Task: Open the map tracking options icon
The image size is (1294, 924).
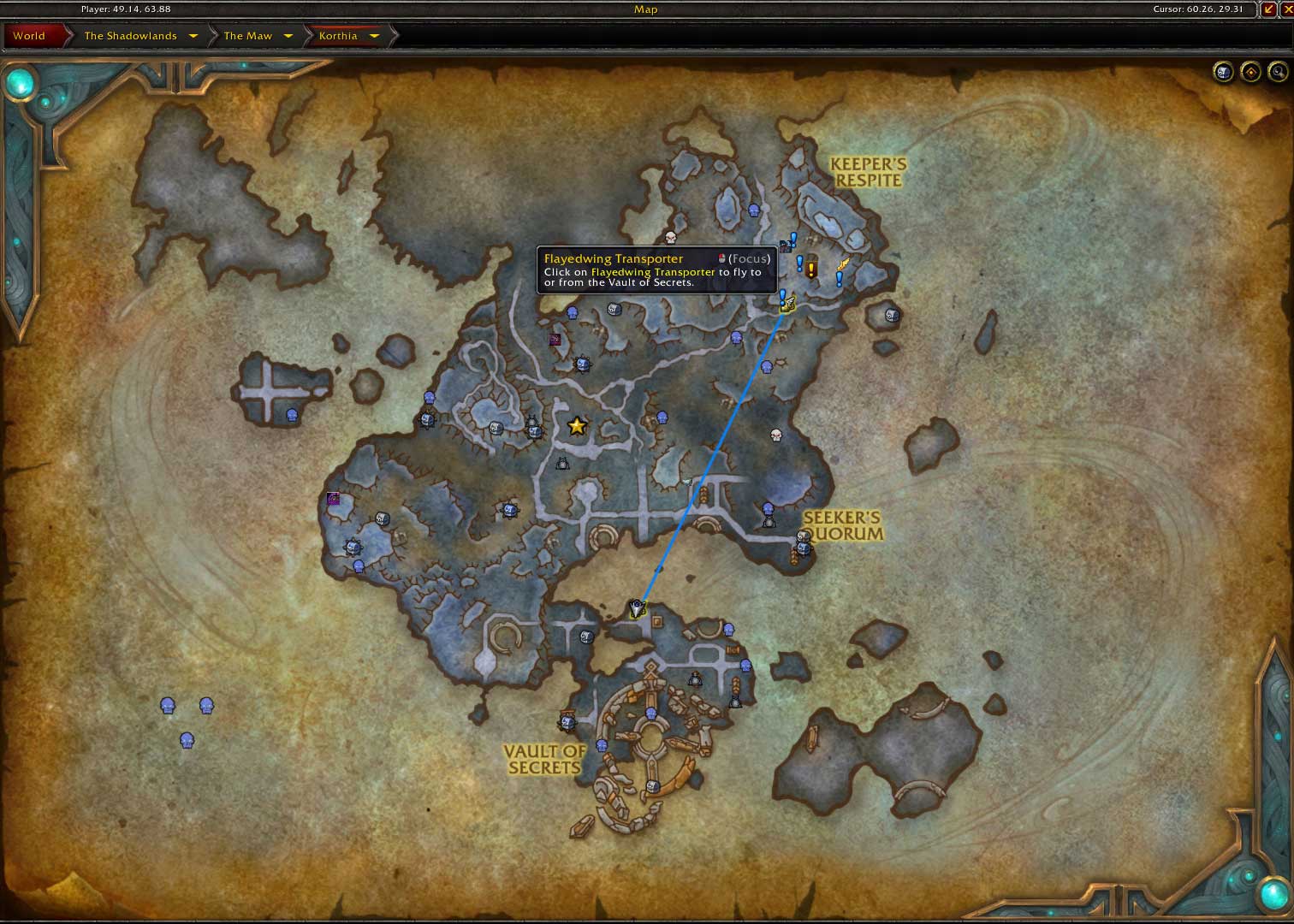Action: coord(1223,72)
